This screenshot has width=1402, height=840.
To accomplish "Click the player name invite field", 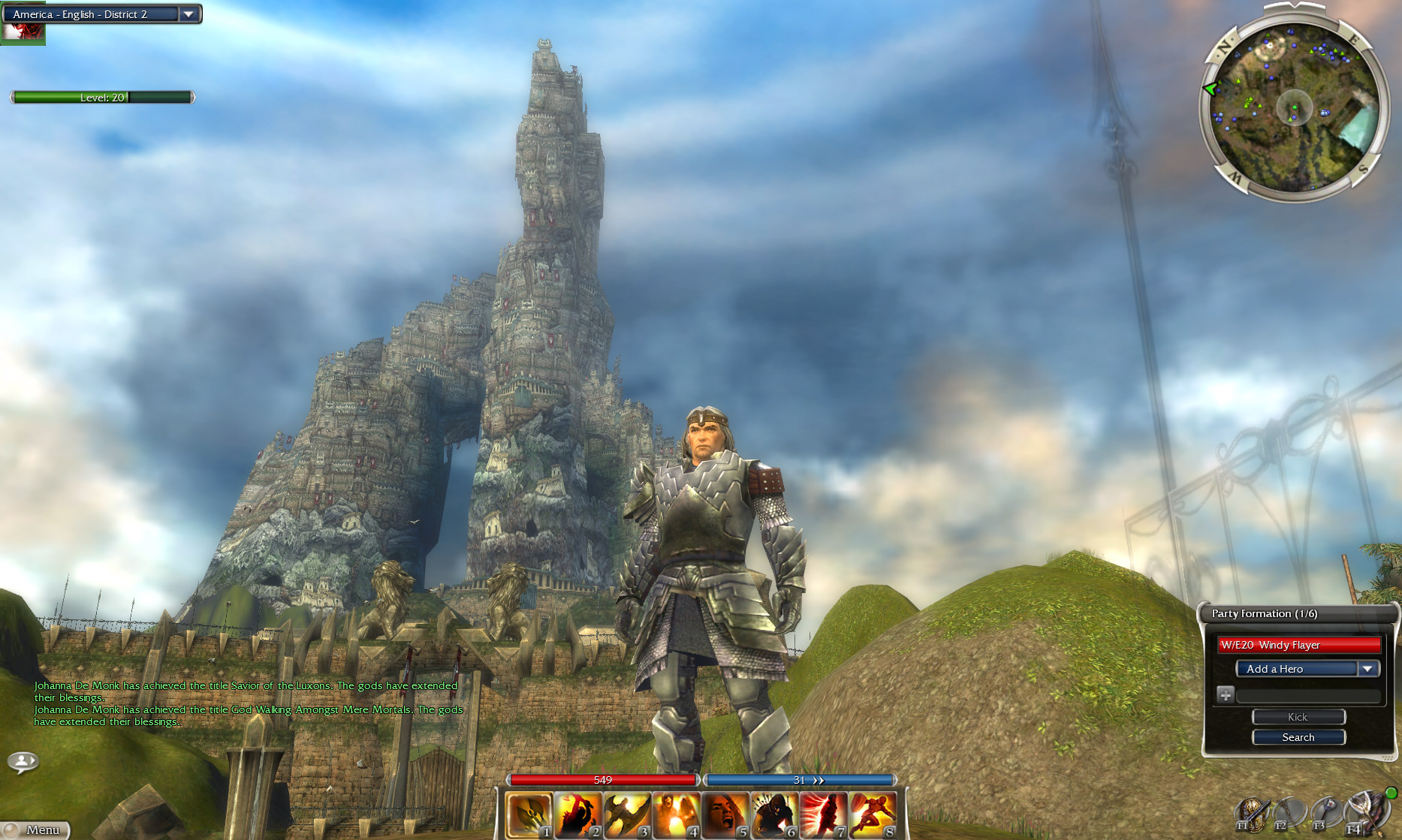I will coord(1308,695).
